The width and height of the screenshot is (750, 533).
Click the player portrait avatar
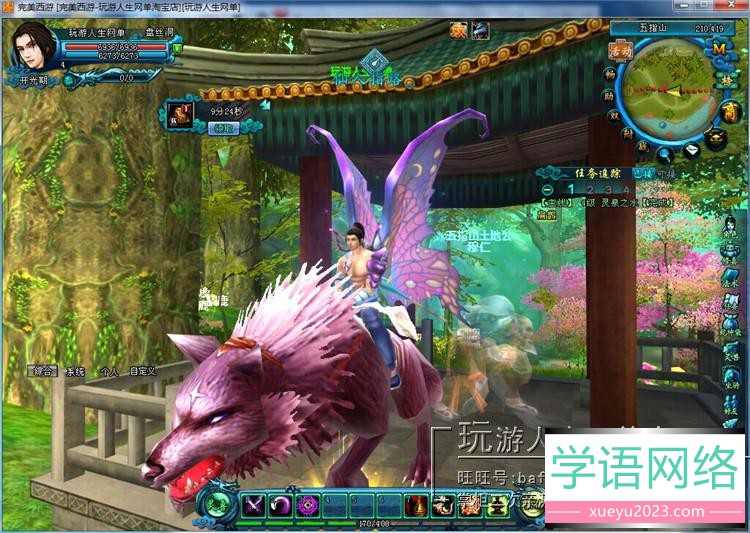pos(34,46)
